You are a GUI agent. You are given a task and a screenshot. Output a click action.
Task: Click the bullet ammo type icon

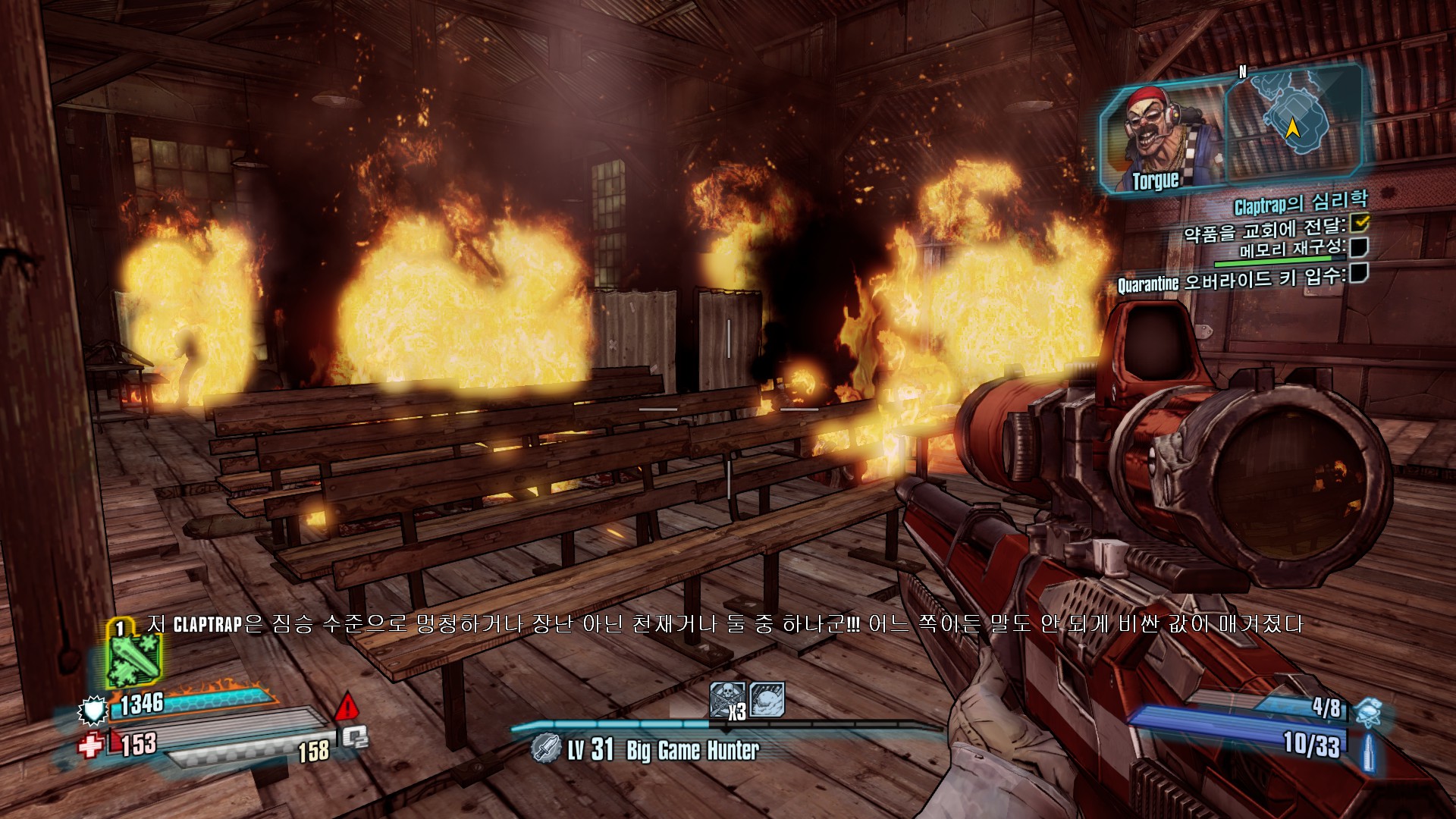pos(1368,752)
